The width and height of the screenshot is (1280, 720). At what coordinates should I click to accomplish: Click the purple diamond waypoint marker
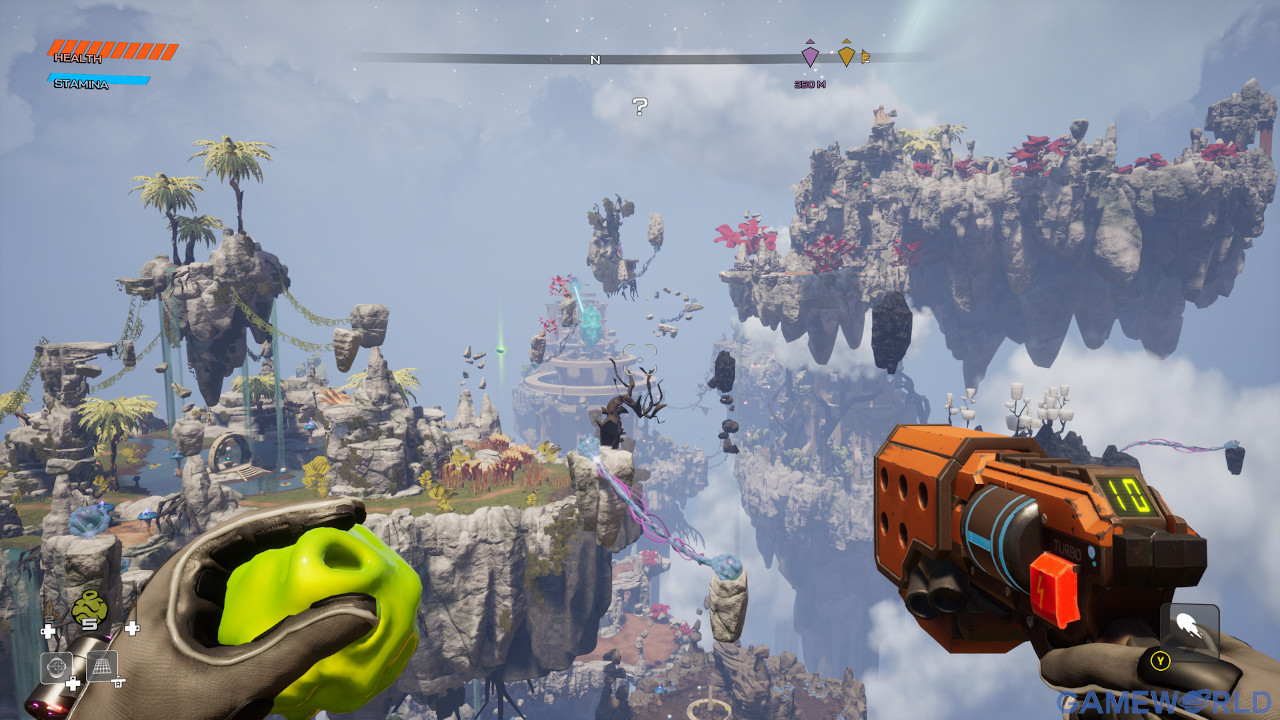pos(810,57)
